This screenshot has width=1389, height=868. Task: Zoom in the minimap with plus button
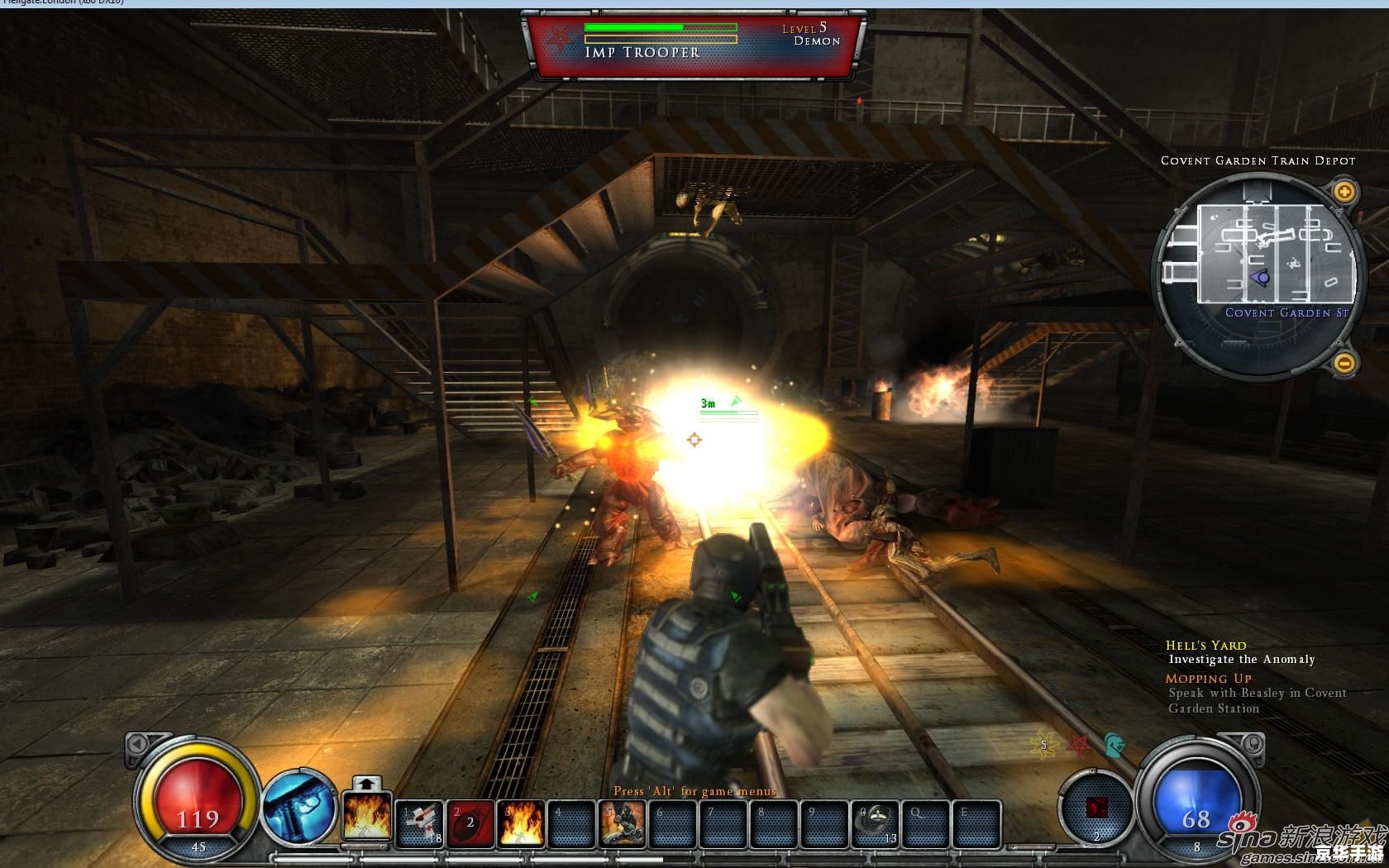(x=1345, y=193)
